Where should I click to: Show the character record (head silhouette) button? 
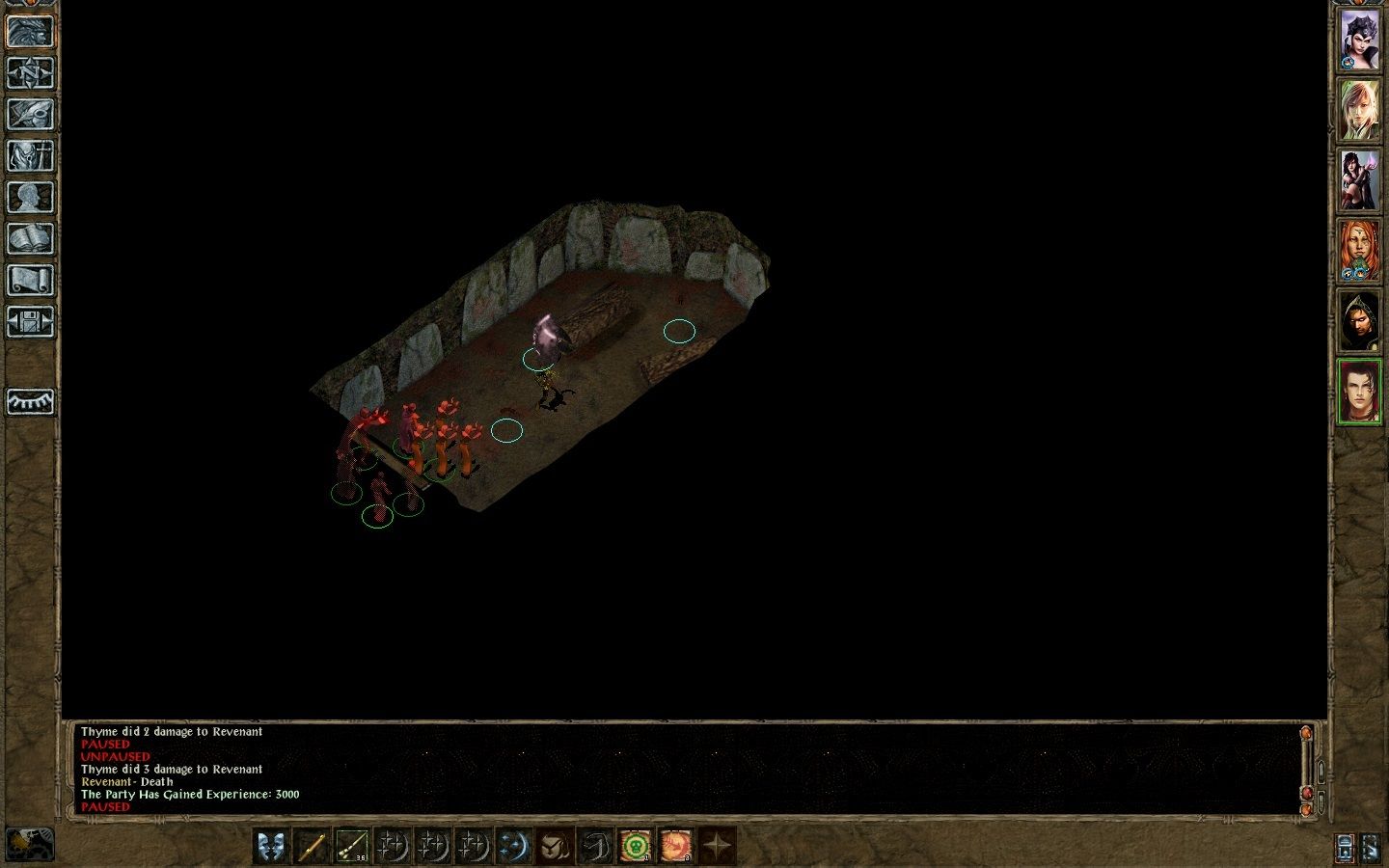(30, 197)
